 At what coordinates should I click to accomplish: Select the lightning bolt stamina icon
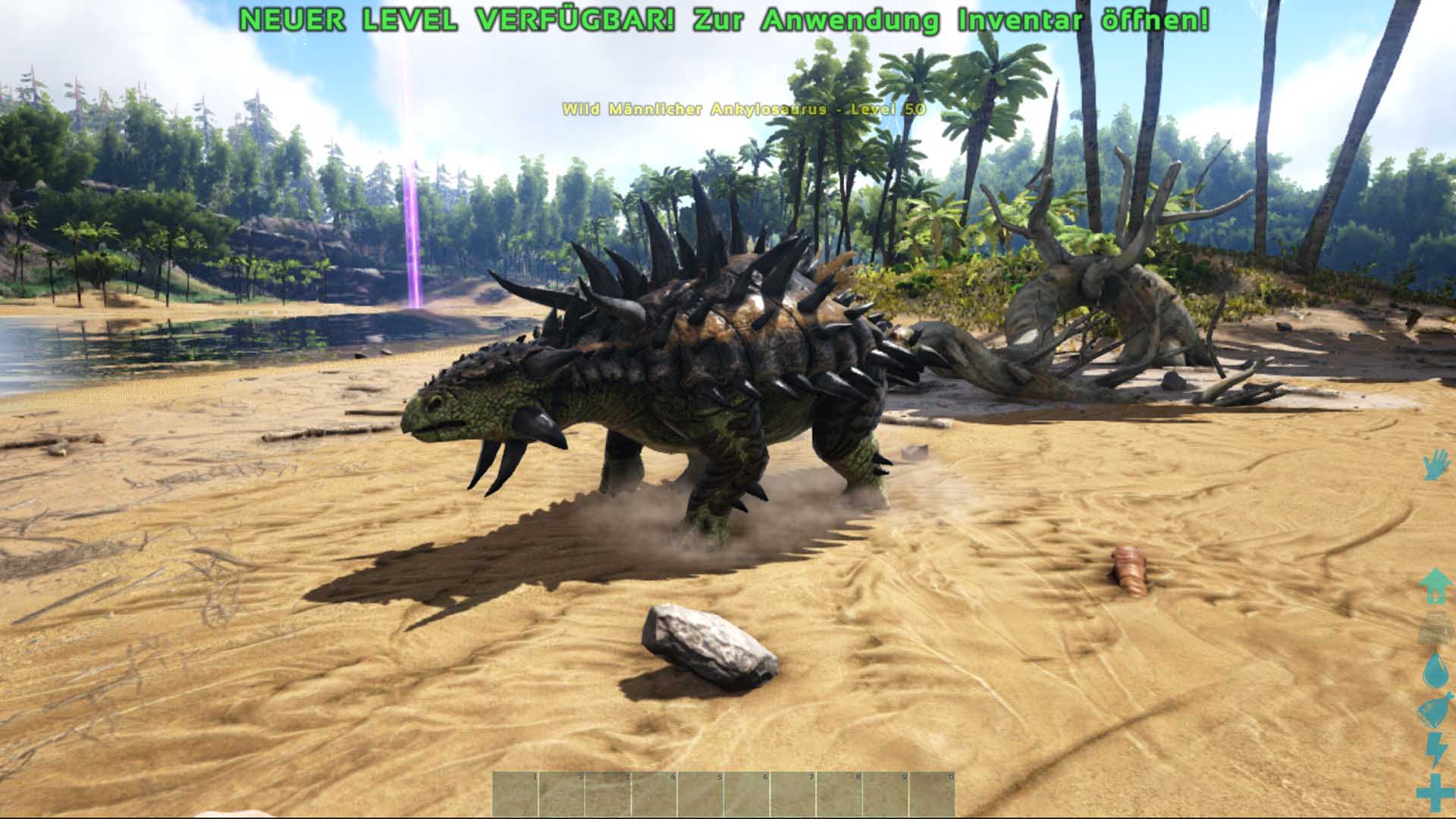(x=1436, y=751)
